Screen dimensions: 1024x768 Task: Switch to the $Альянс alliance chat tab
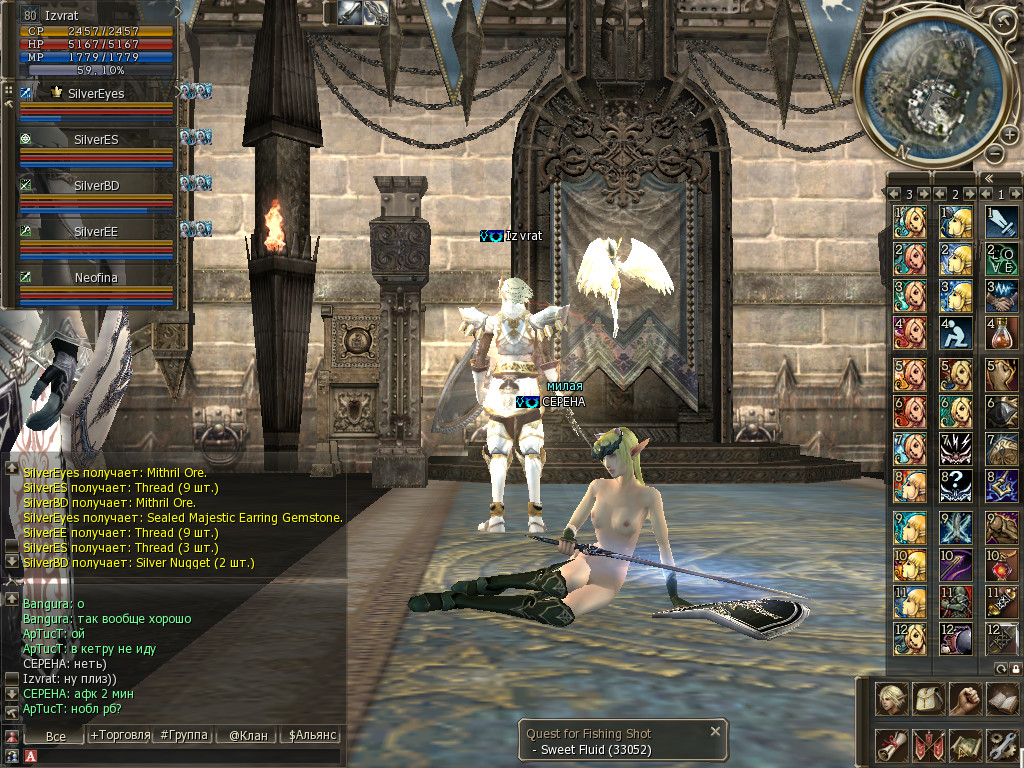pyautogui.click(x=312, y=735)
